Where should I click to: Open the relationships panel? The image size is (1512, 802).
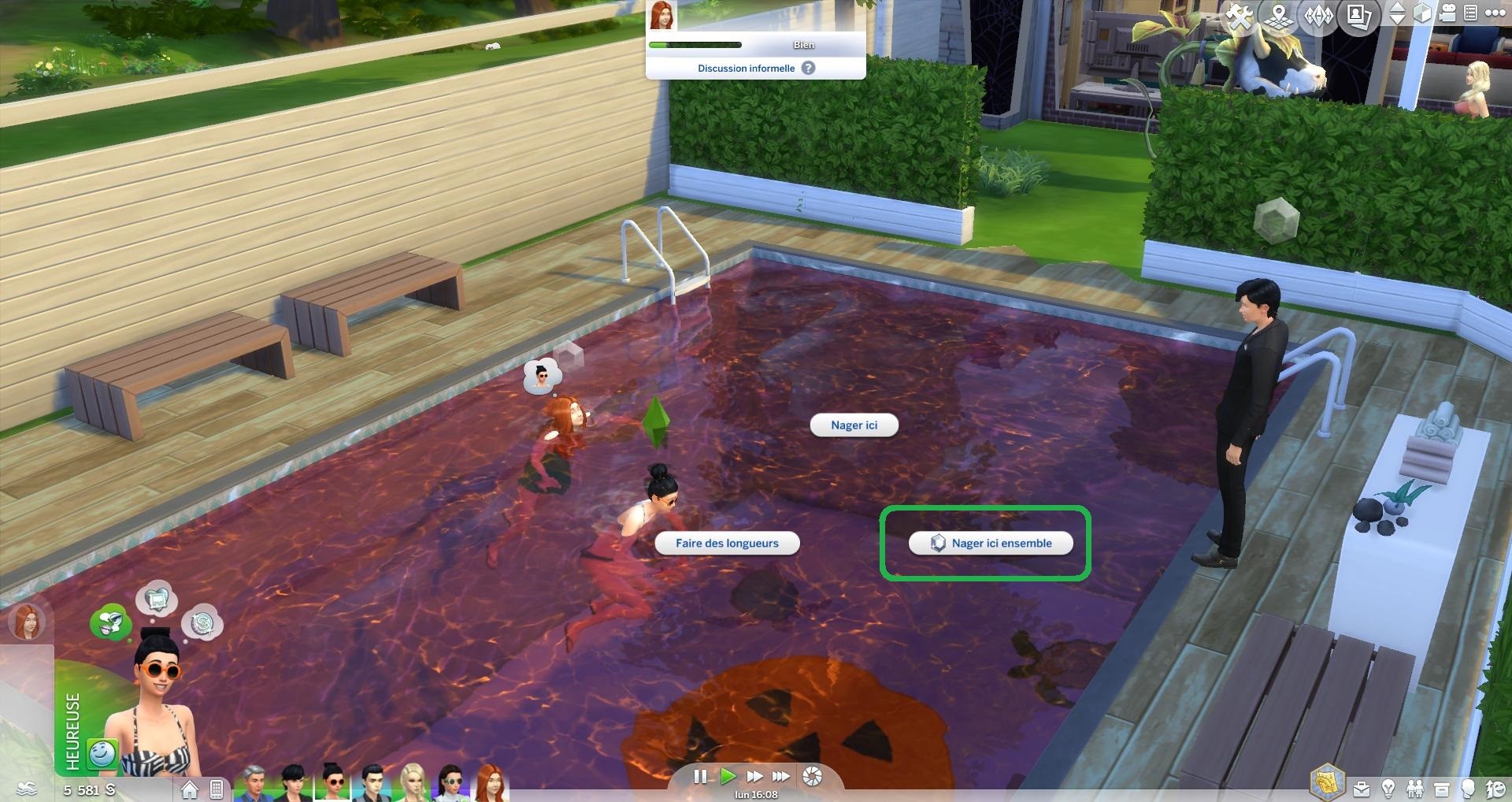click(1415, 788)
